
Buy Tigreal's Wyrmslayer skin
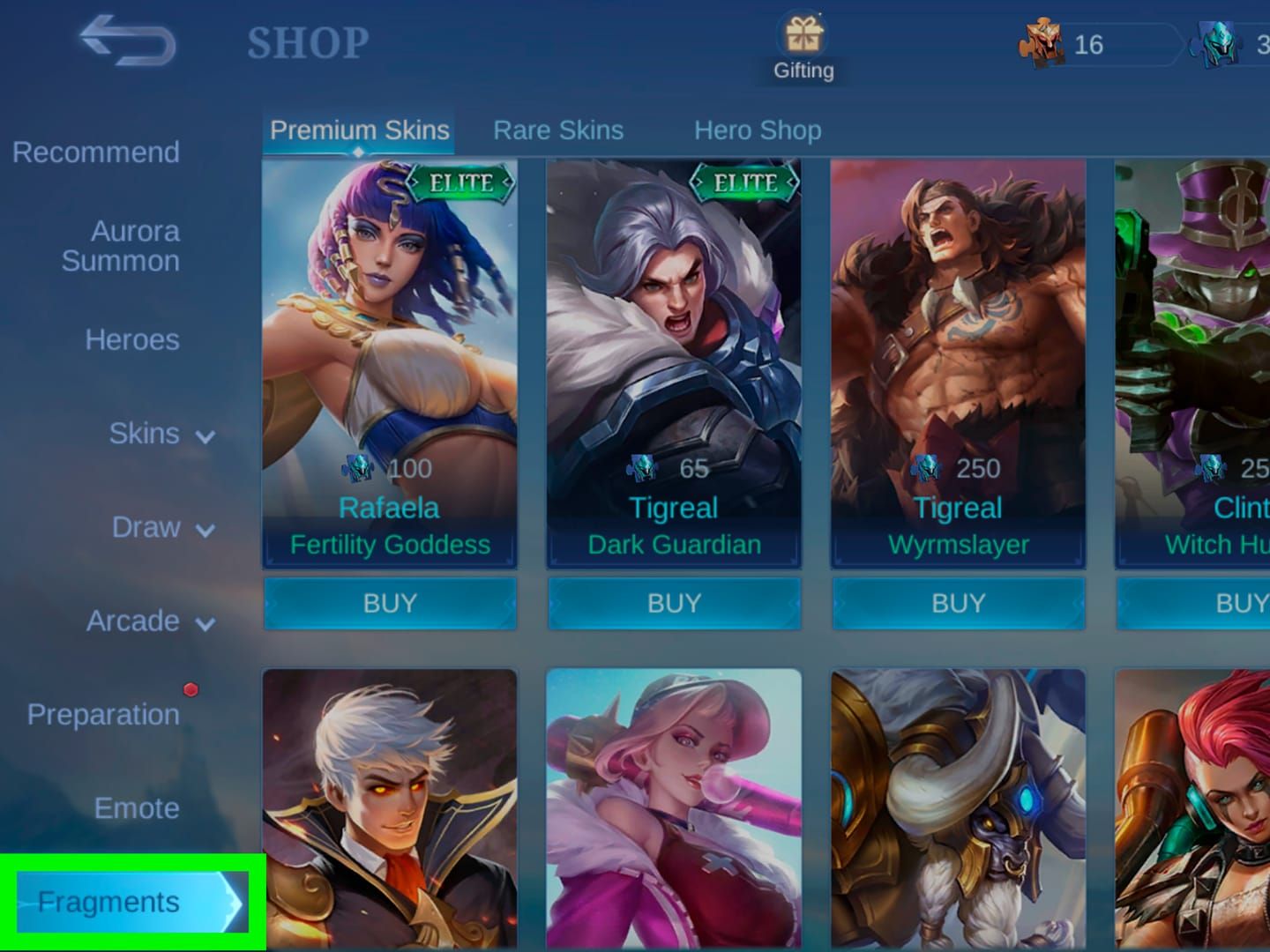(x=958, y=603)
